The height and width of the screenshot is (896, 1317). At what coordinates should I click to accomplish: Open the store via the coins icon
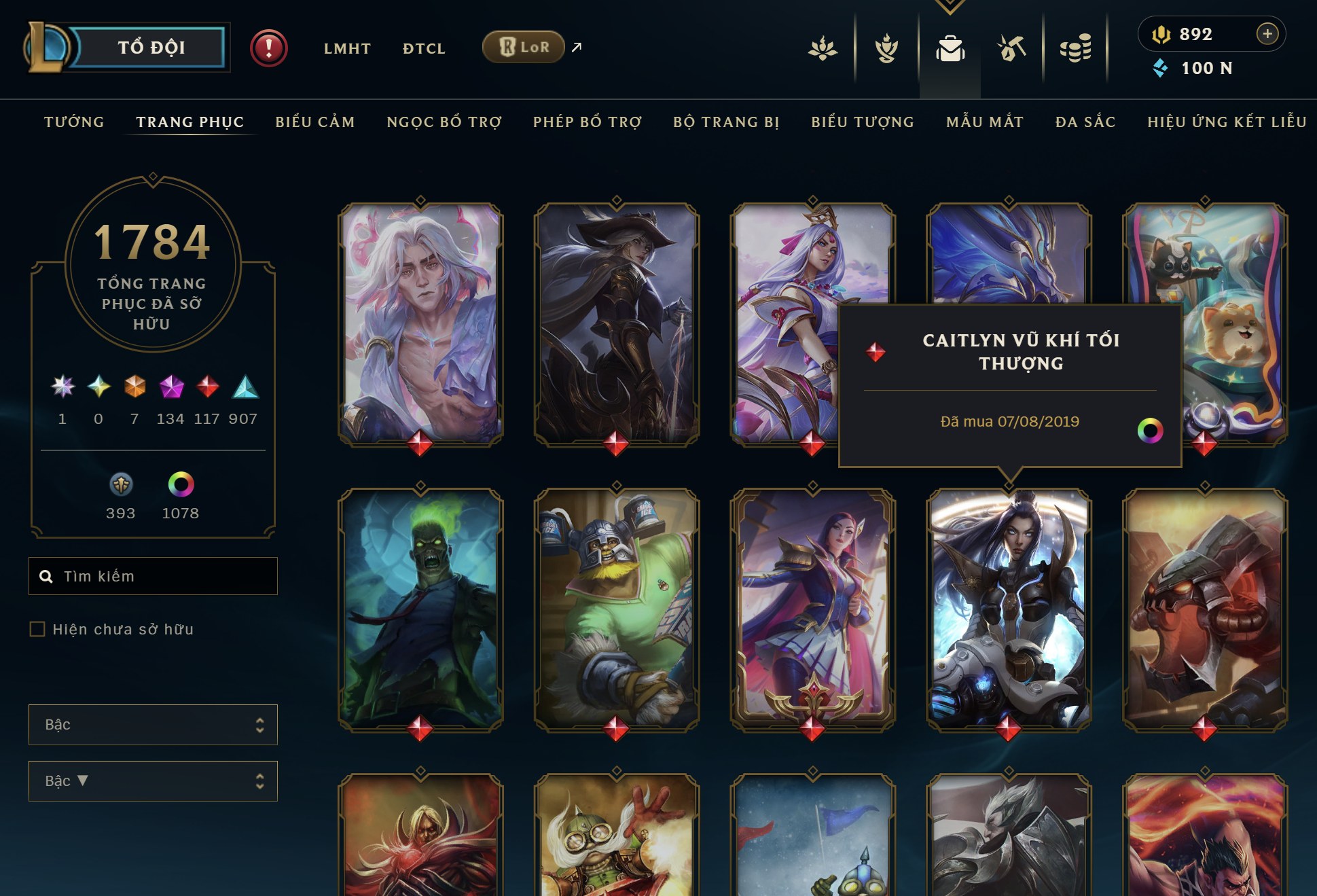pyautogui.click(x=1074, y=48)
